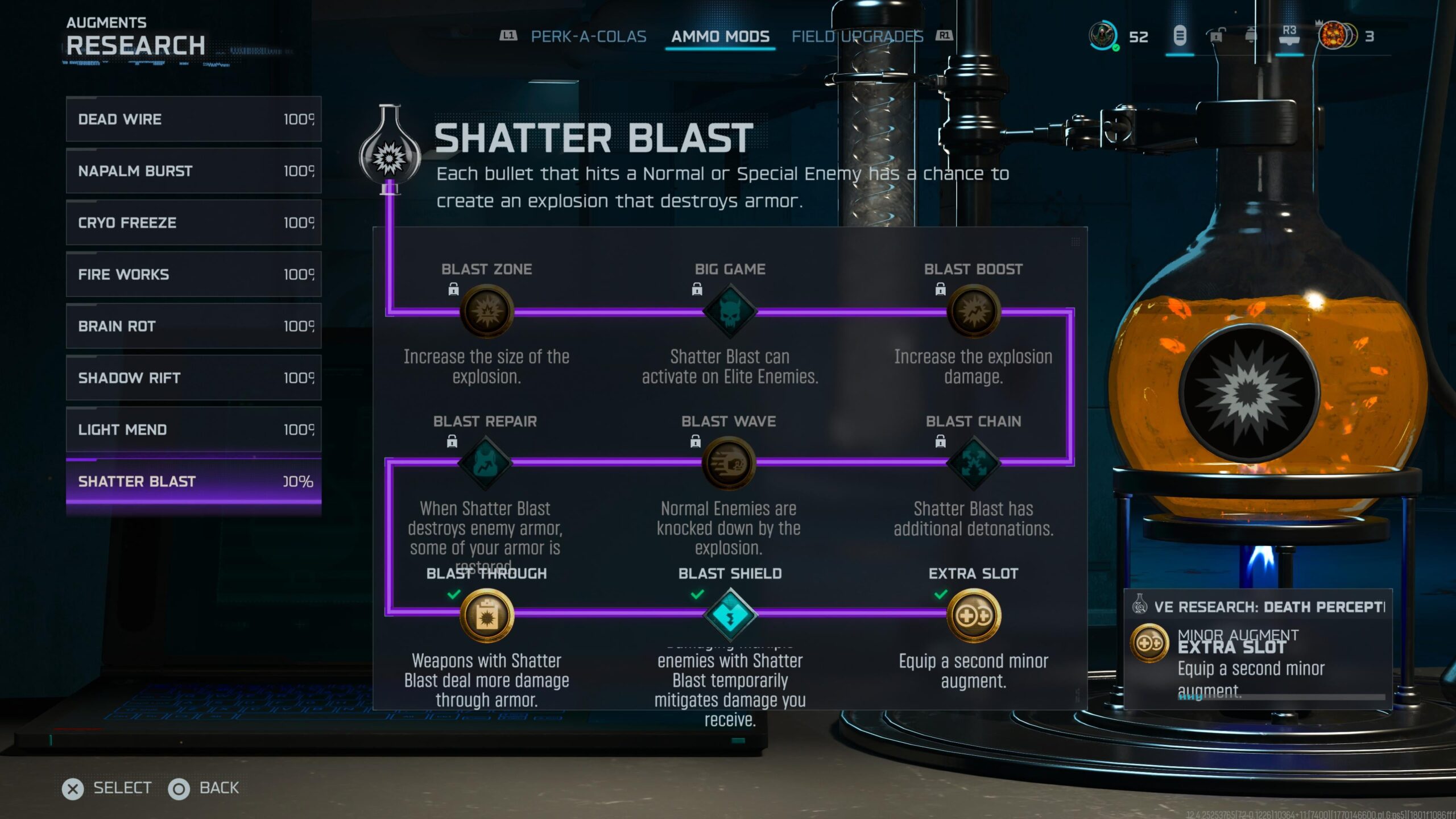Select Brain Rot ammo mod
This screenshot has height=819, width=1456.
point(193,326)
